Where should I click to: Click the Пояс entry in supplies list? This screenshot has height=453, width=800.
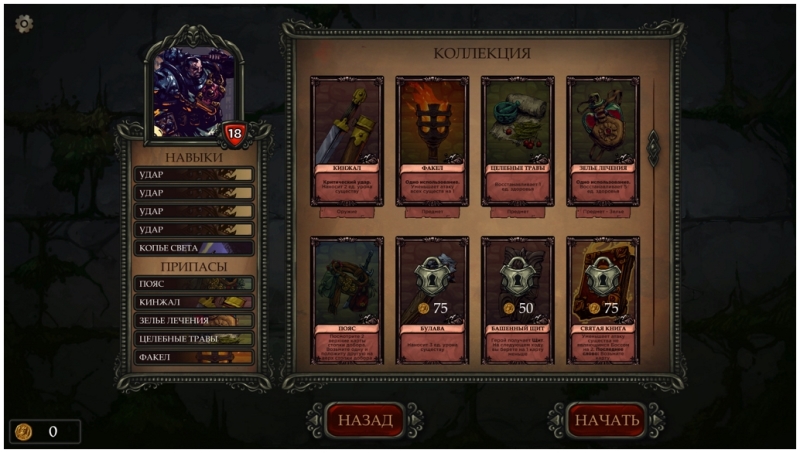[194, 284]
